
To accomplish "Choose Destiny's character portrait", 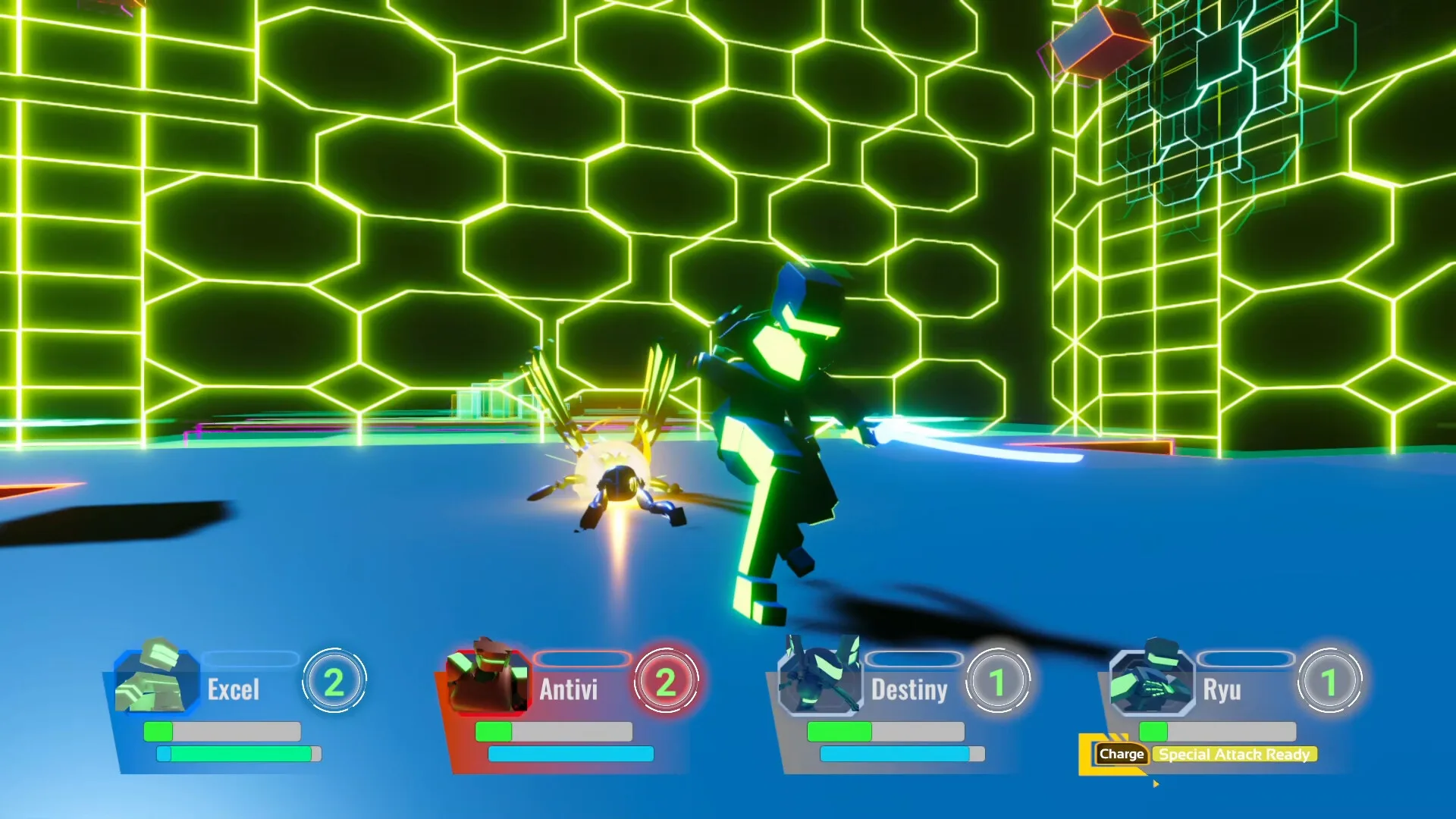I will click(x=821, y=679).
